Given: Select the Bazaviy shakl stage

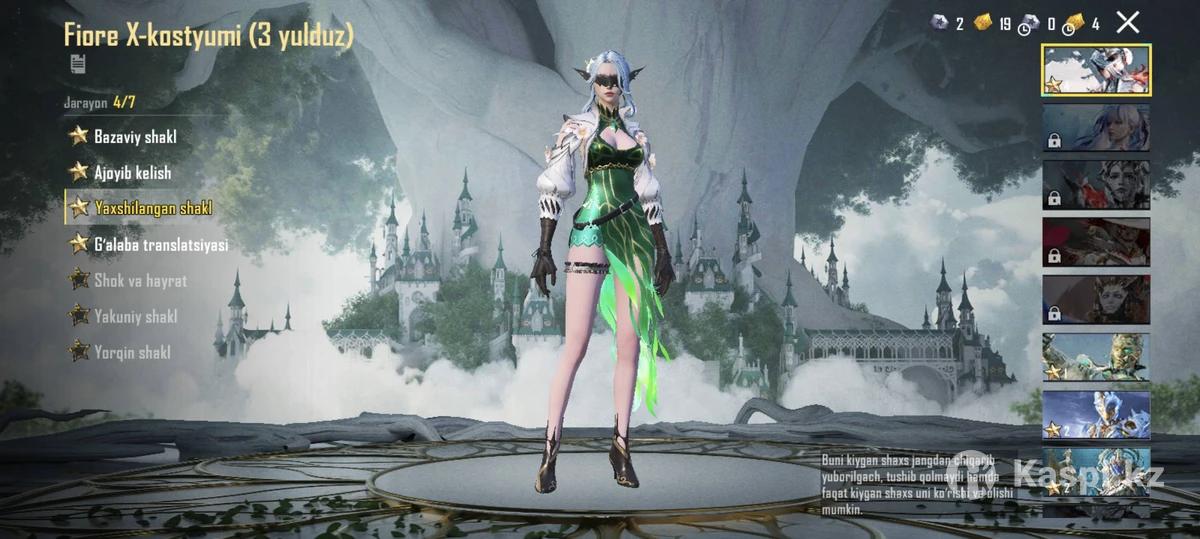Looking at the screenshot, I should click(x=134, y=136).
